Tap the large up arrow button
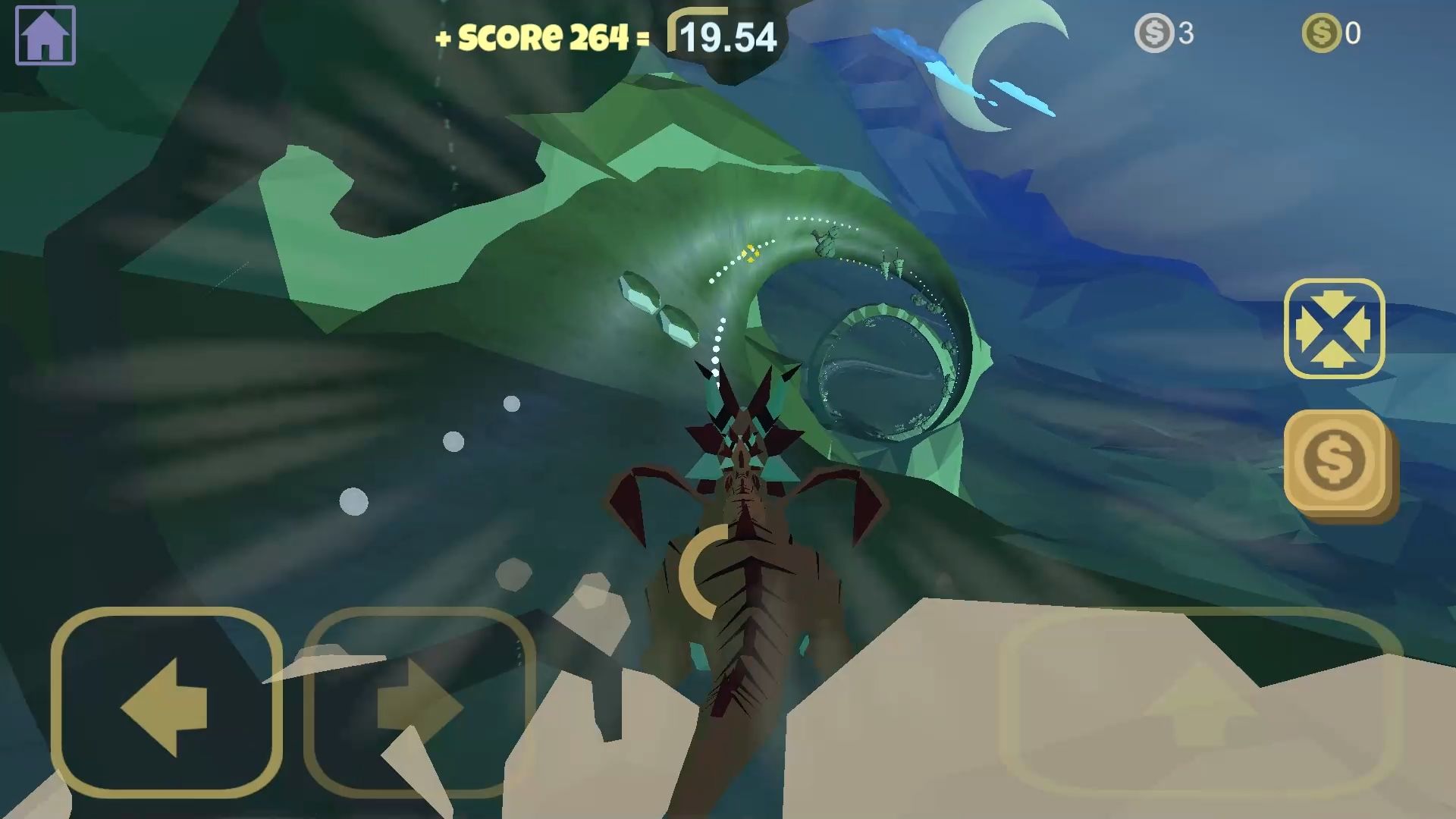This screenshot has height=819, width=1456. [x=1200, y=701]
